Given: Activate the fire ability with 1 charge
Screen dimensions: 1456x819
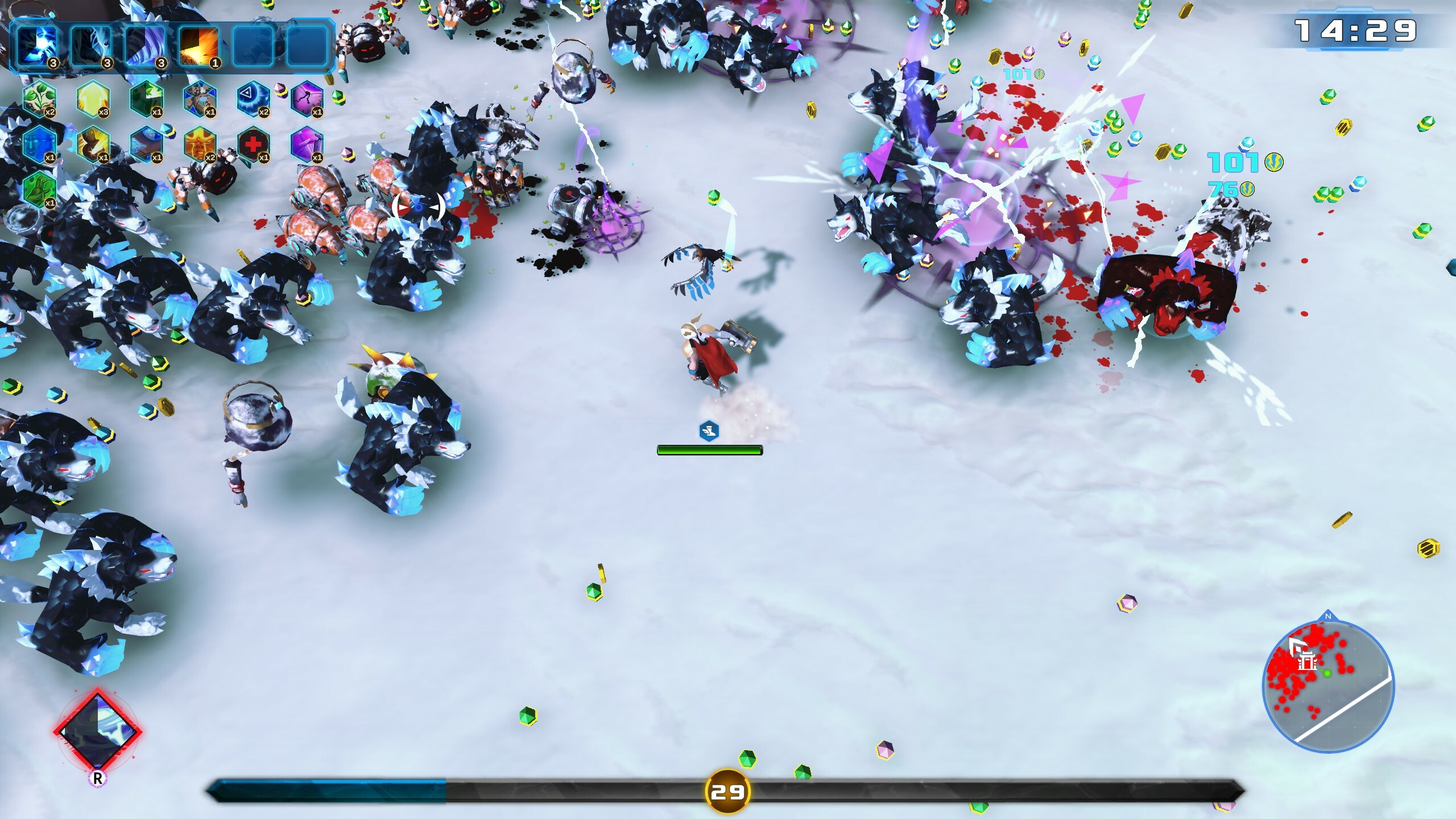Looking at the screenshot, I should 199,46.
